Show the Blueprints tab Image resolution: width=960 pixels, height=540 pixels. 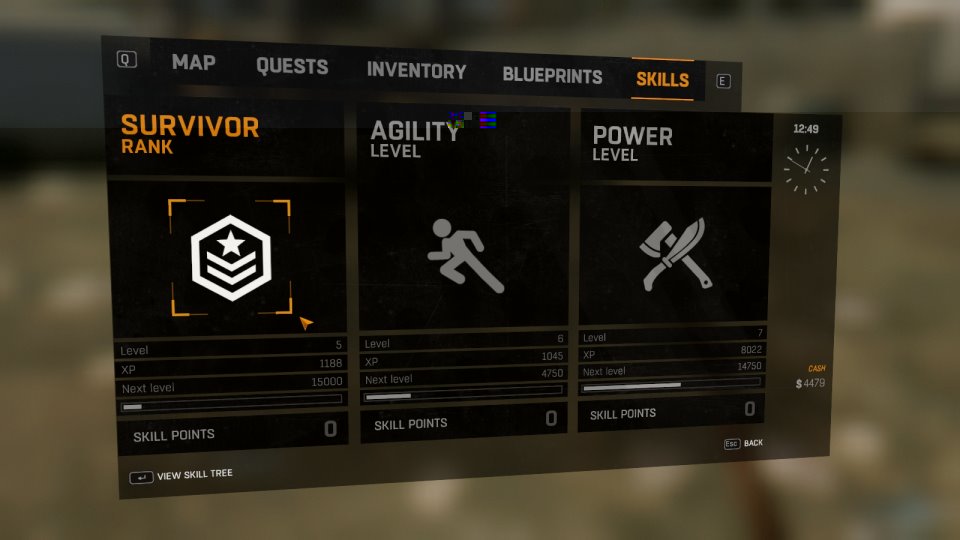[552, 76]
